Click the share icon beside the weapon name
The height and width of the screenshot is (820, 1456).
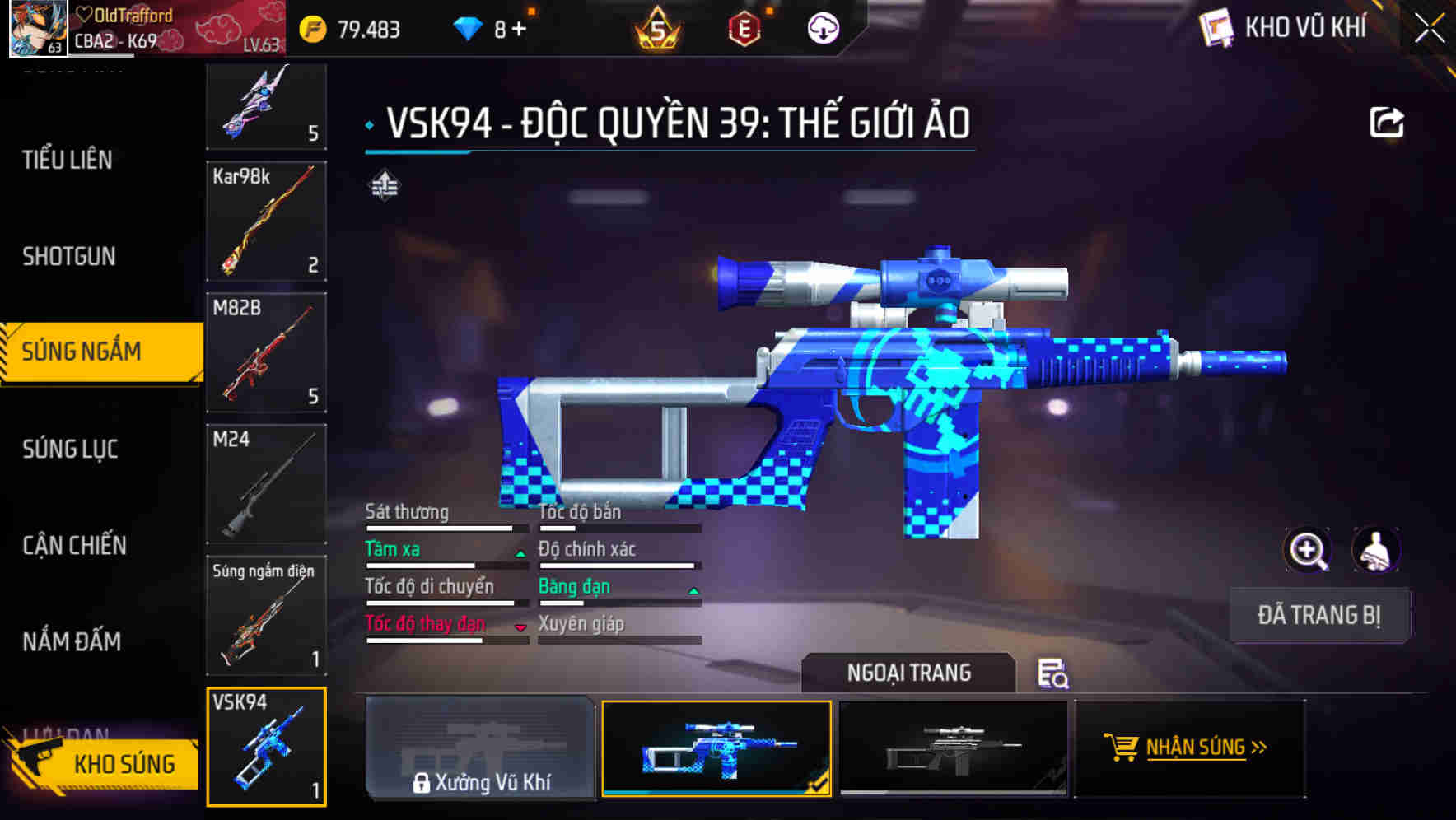click(x=1387, y=121)
